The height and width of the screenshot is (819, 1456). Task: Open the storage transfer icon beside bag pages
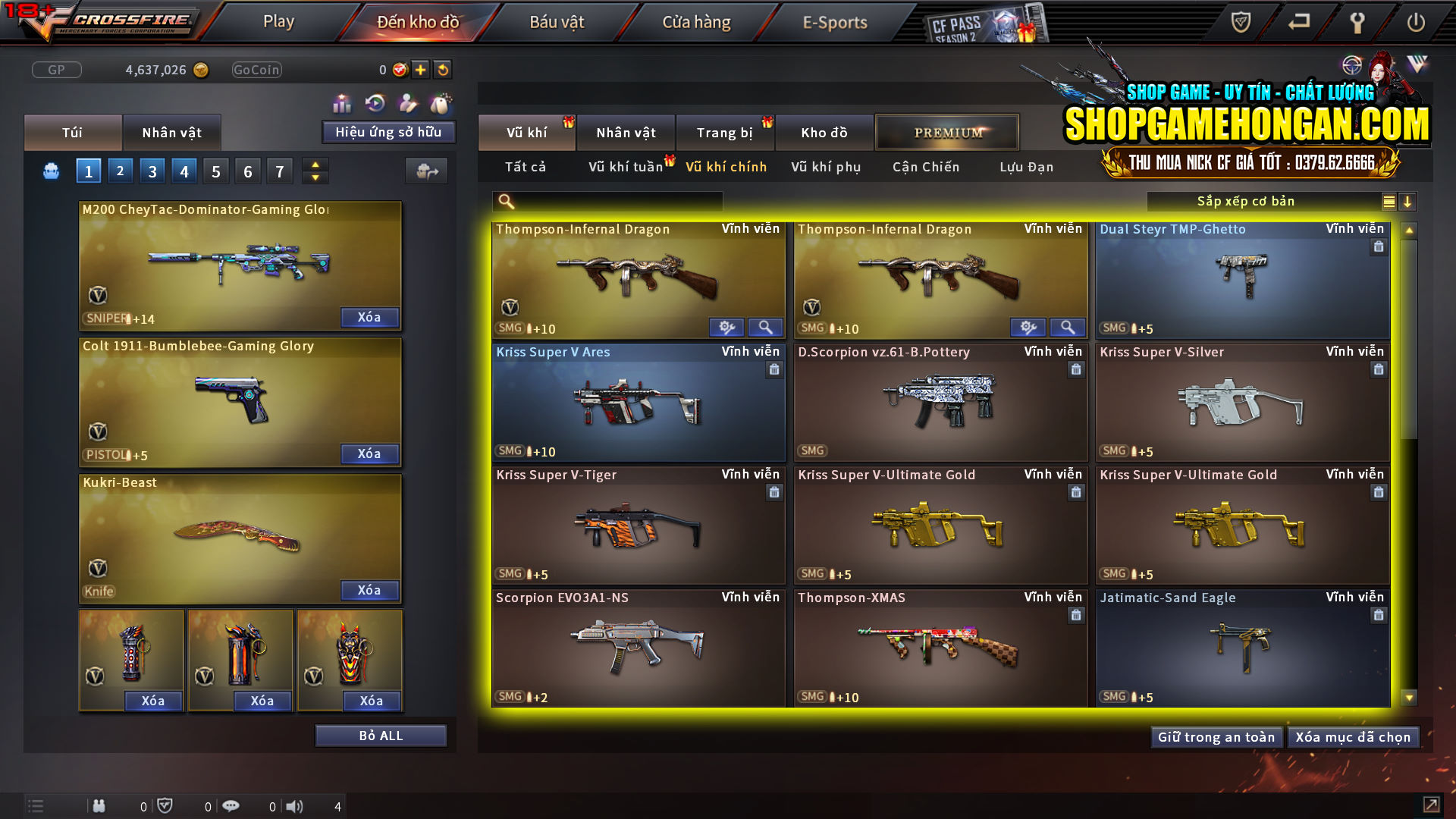pyautogui.click(x=427, y=171)
